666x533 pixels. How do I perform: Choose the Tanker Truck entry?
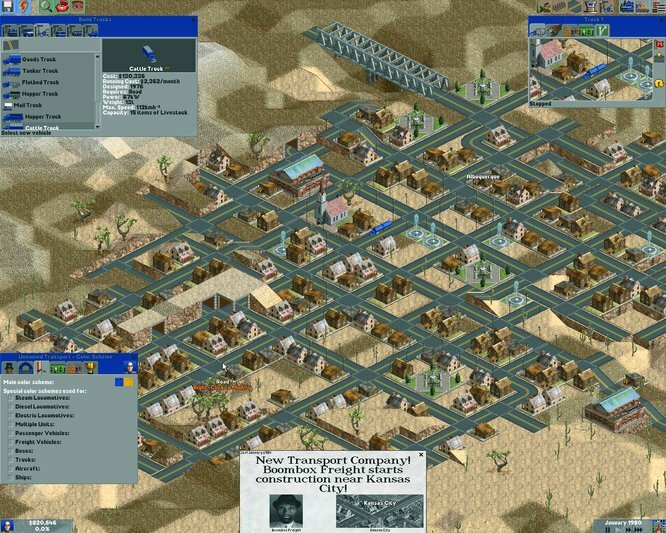[40, 71]
